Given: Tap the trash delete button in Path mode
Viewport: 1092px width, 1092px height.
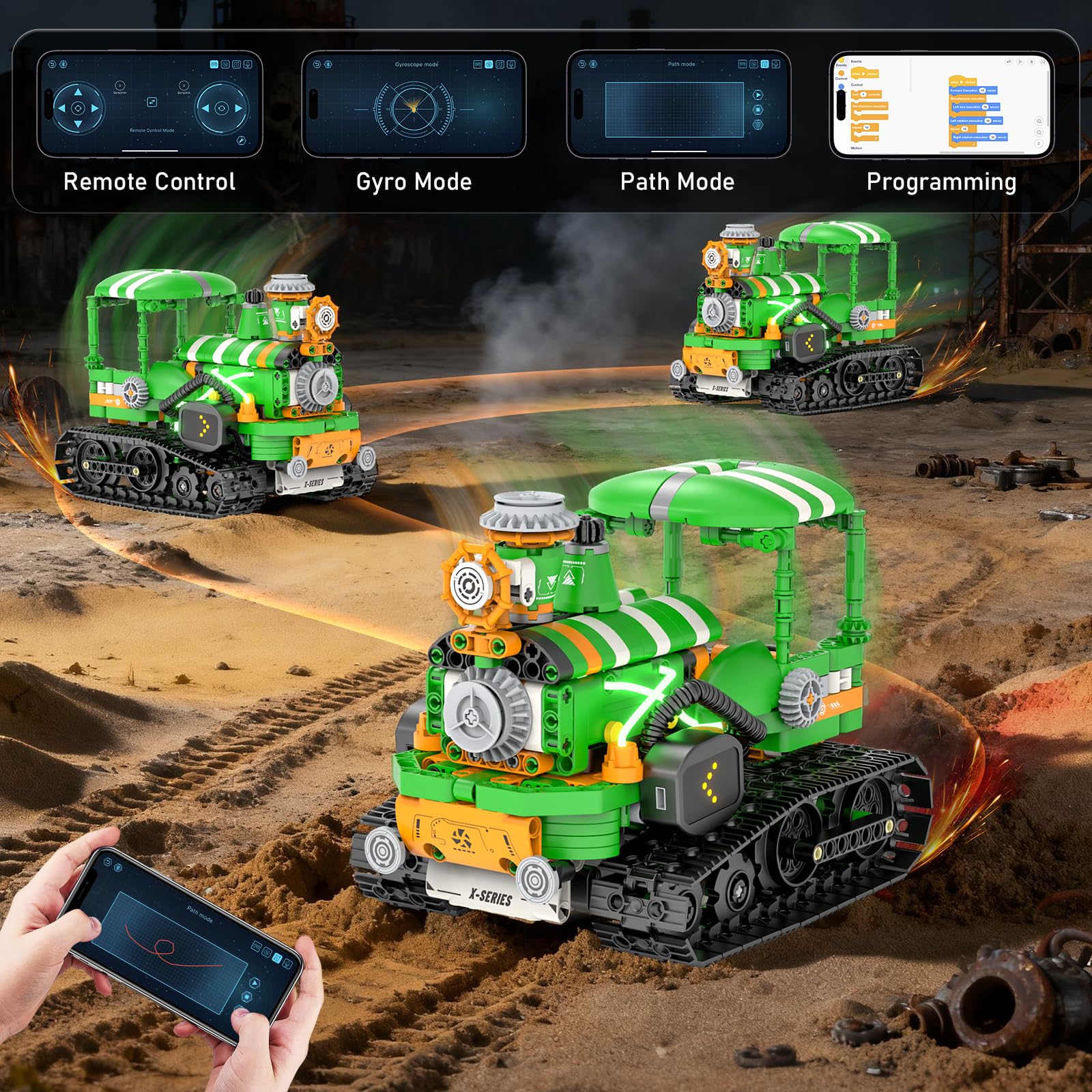Looking at the screenshot, I should [758, 125].
